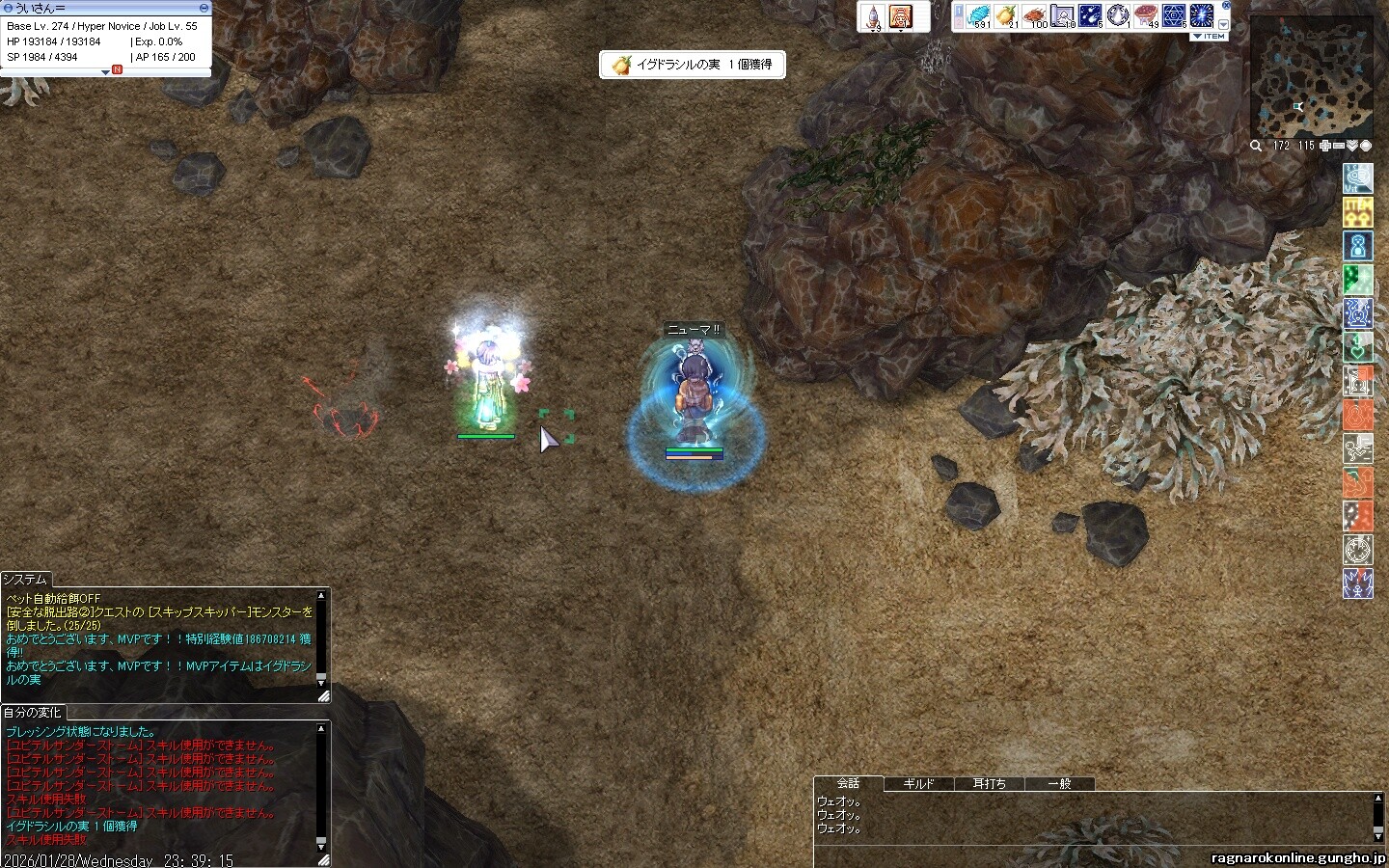Open map search with the magnifier icon
Image resolution: width=1389 pixels, height=868 pixels.
[1256, 147]
